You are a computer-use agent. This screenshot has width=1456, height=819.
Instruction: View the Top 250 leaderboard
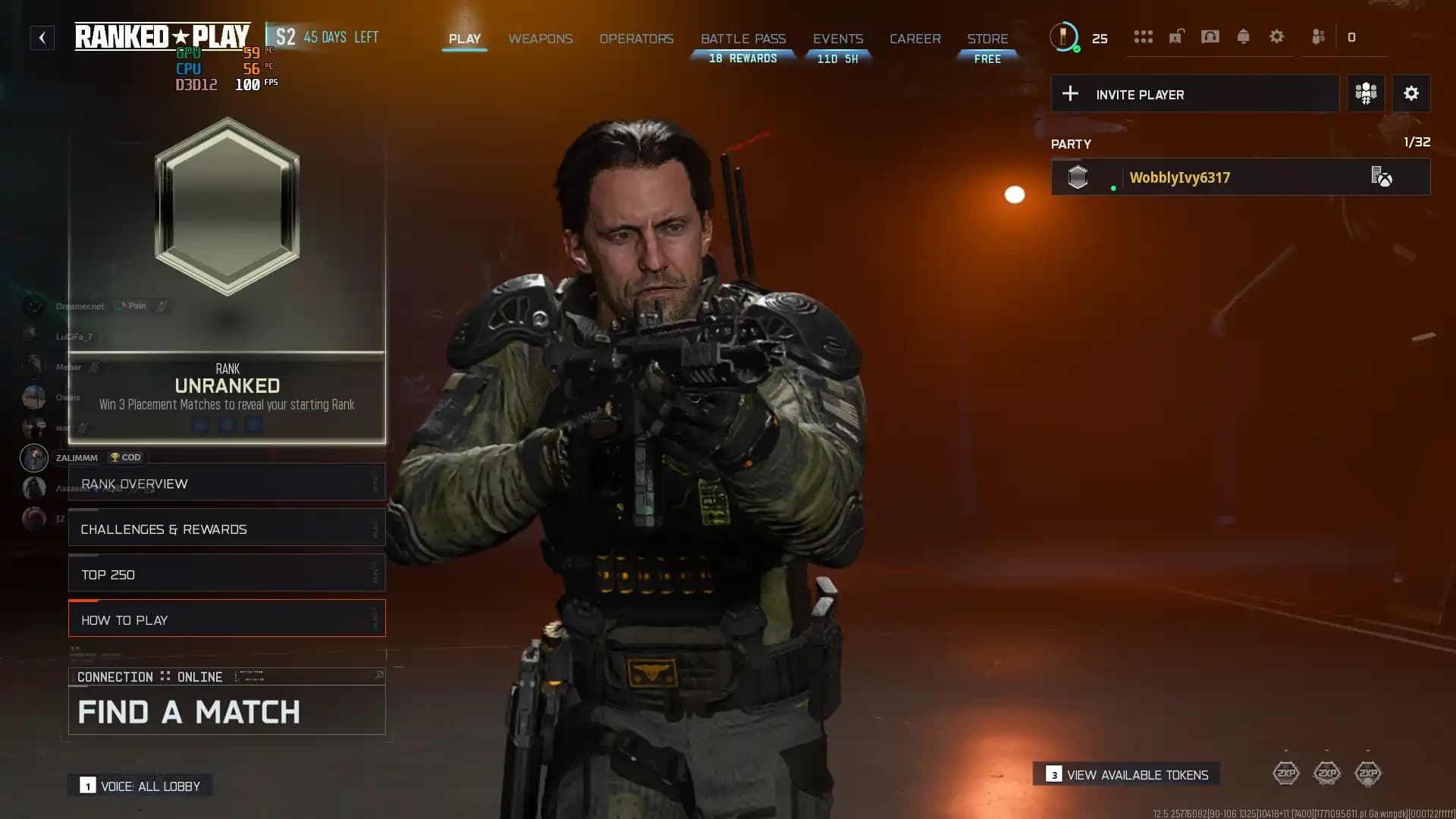pyautogui.click(x=227, y=574)
